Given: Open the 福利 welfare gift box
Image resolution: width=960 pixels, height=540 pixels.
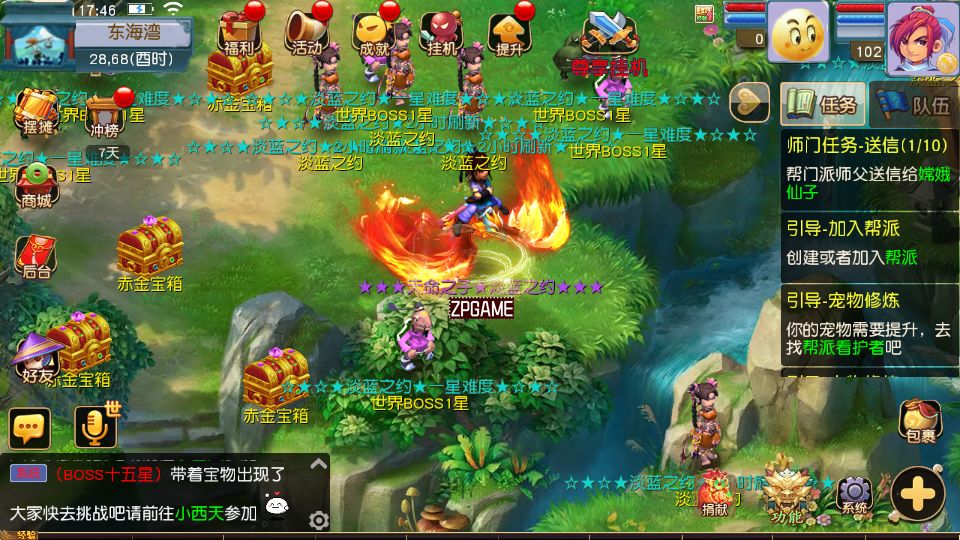Looking at the screenshot, I should point(237,32).
